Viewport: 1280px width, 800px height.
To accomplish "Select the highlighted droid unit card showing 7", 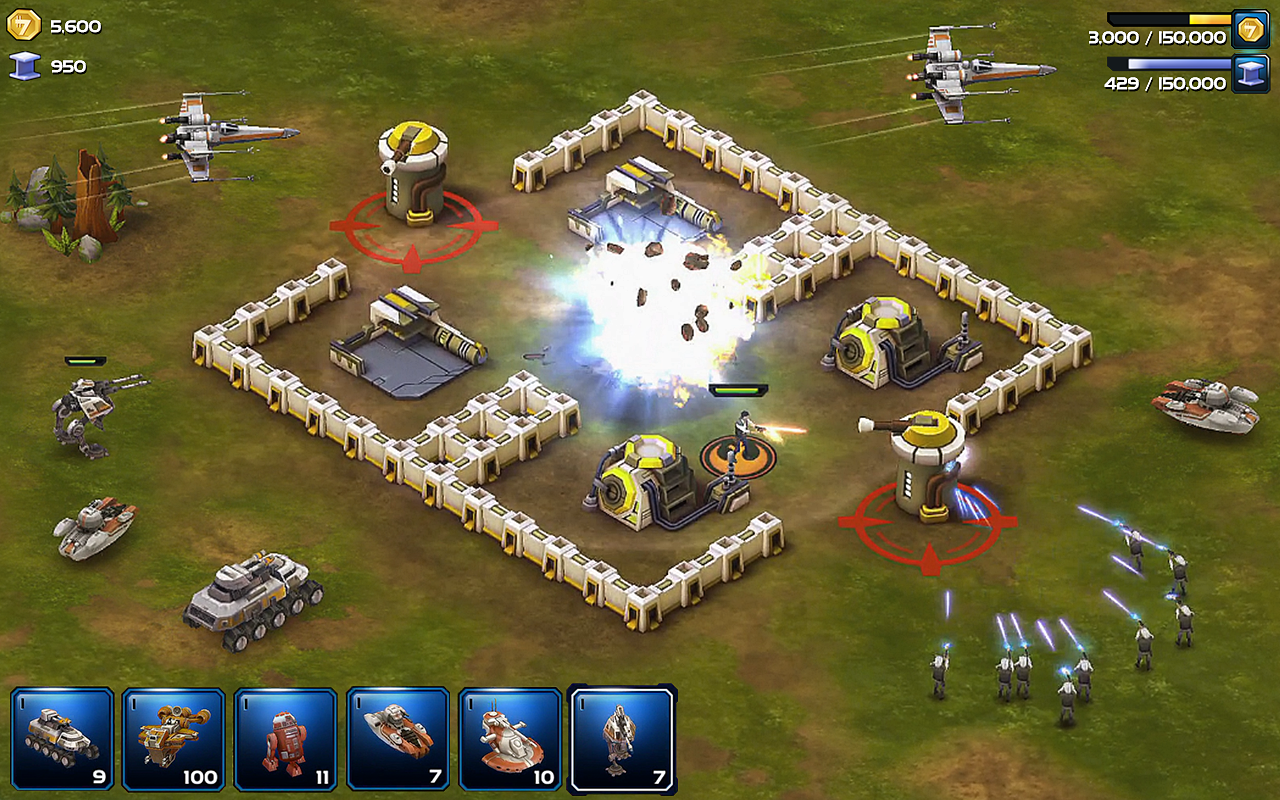I will pos(622,740).
